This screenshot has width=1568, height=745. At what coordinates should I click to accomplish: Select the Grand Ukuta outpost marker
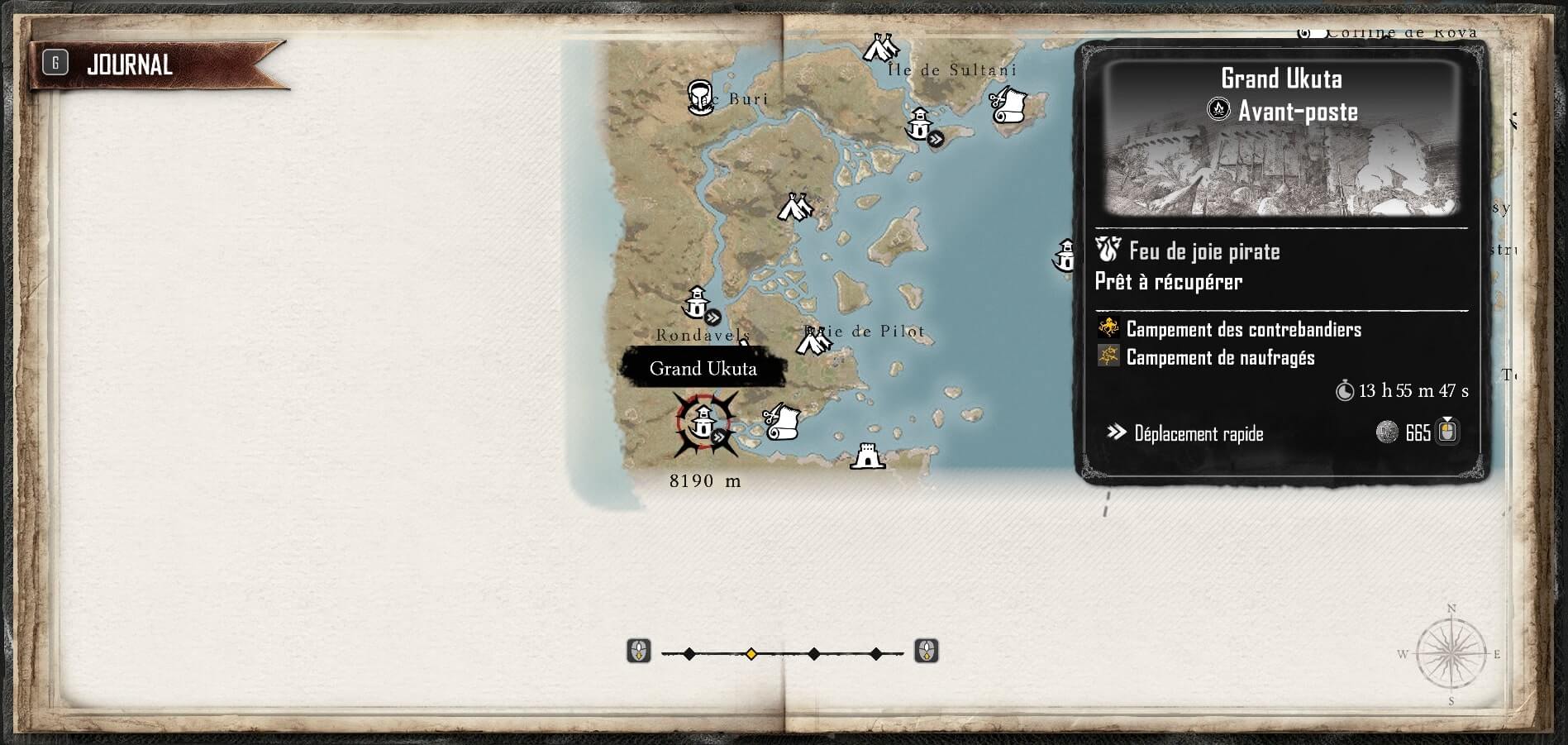pos(703,423)
